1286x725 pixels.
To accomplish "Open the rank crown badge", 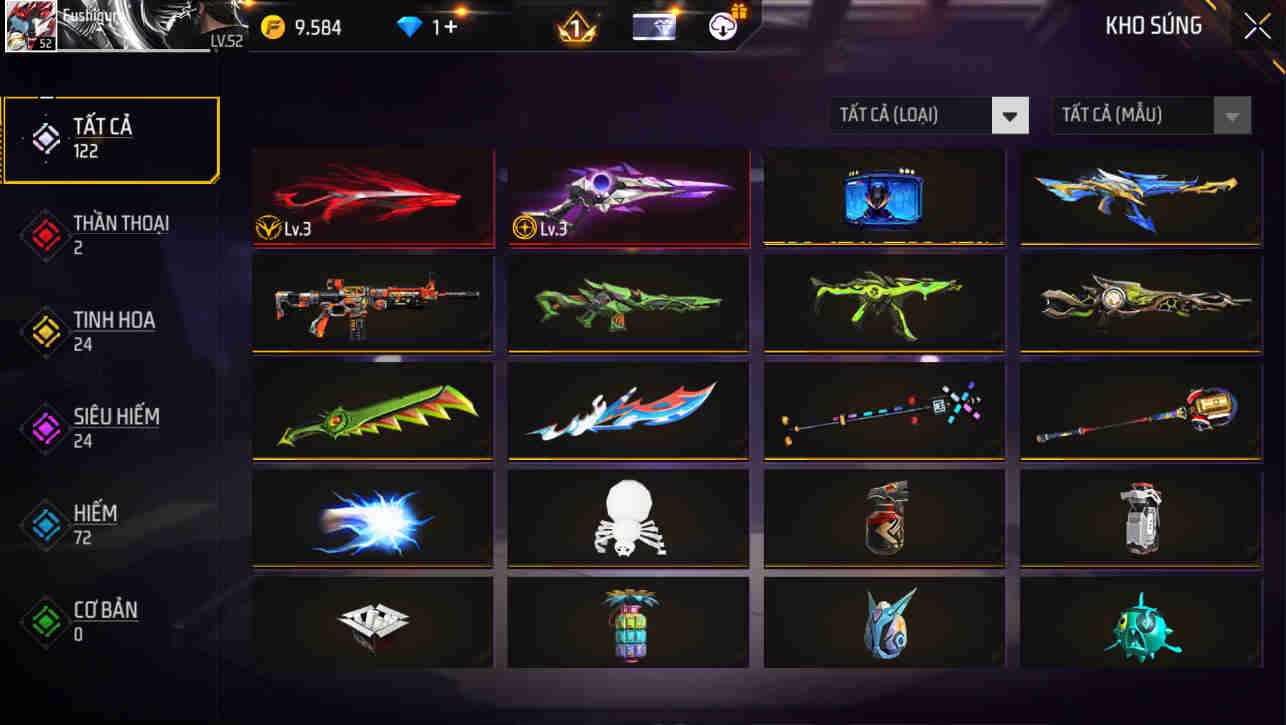I will 575,27.
